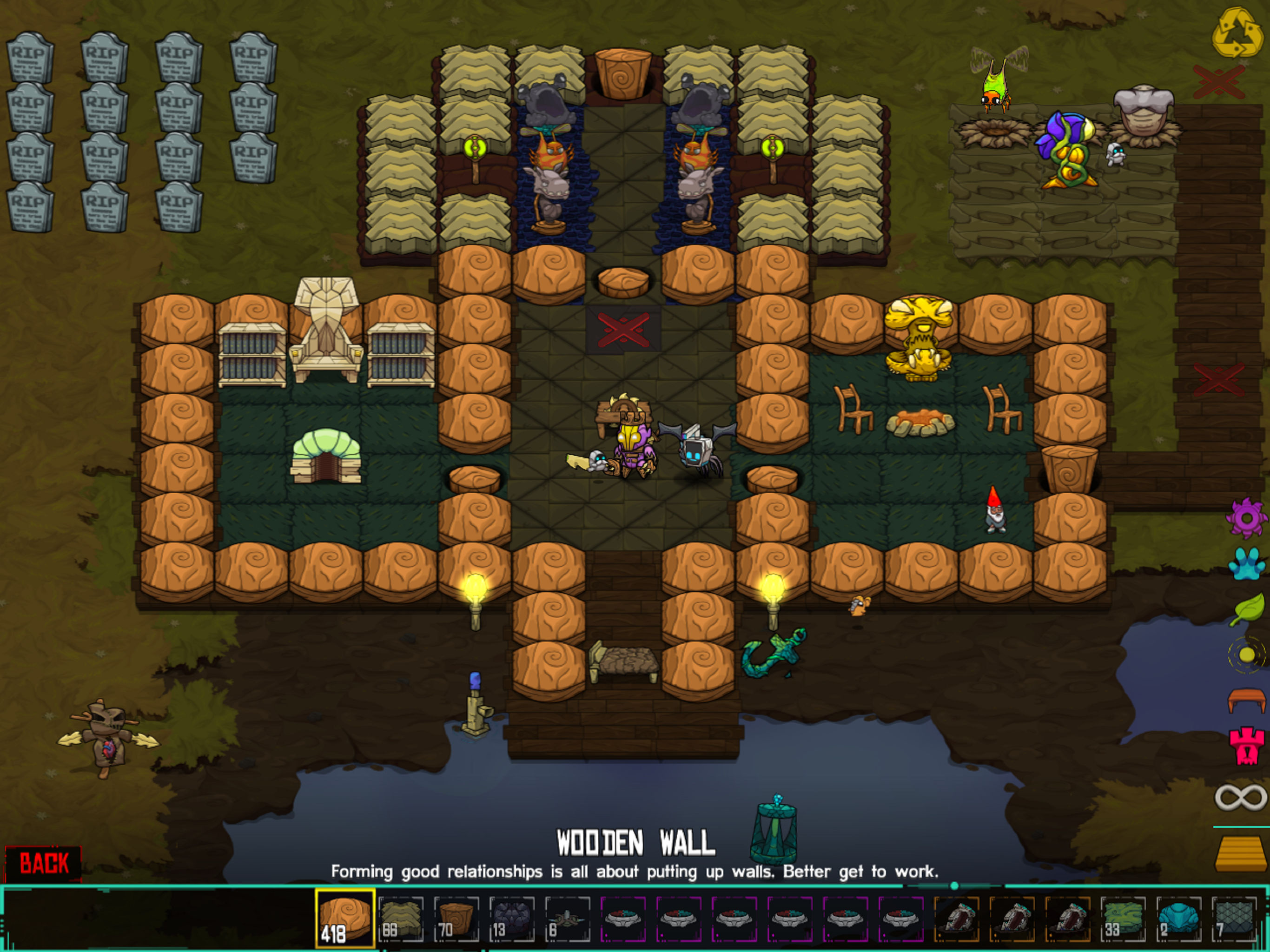Viewport: 1270px width, 952px height.
Task: Show all items with the infinity icon
Action: (1240, 798)
